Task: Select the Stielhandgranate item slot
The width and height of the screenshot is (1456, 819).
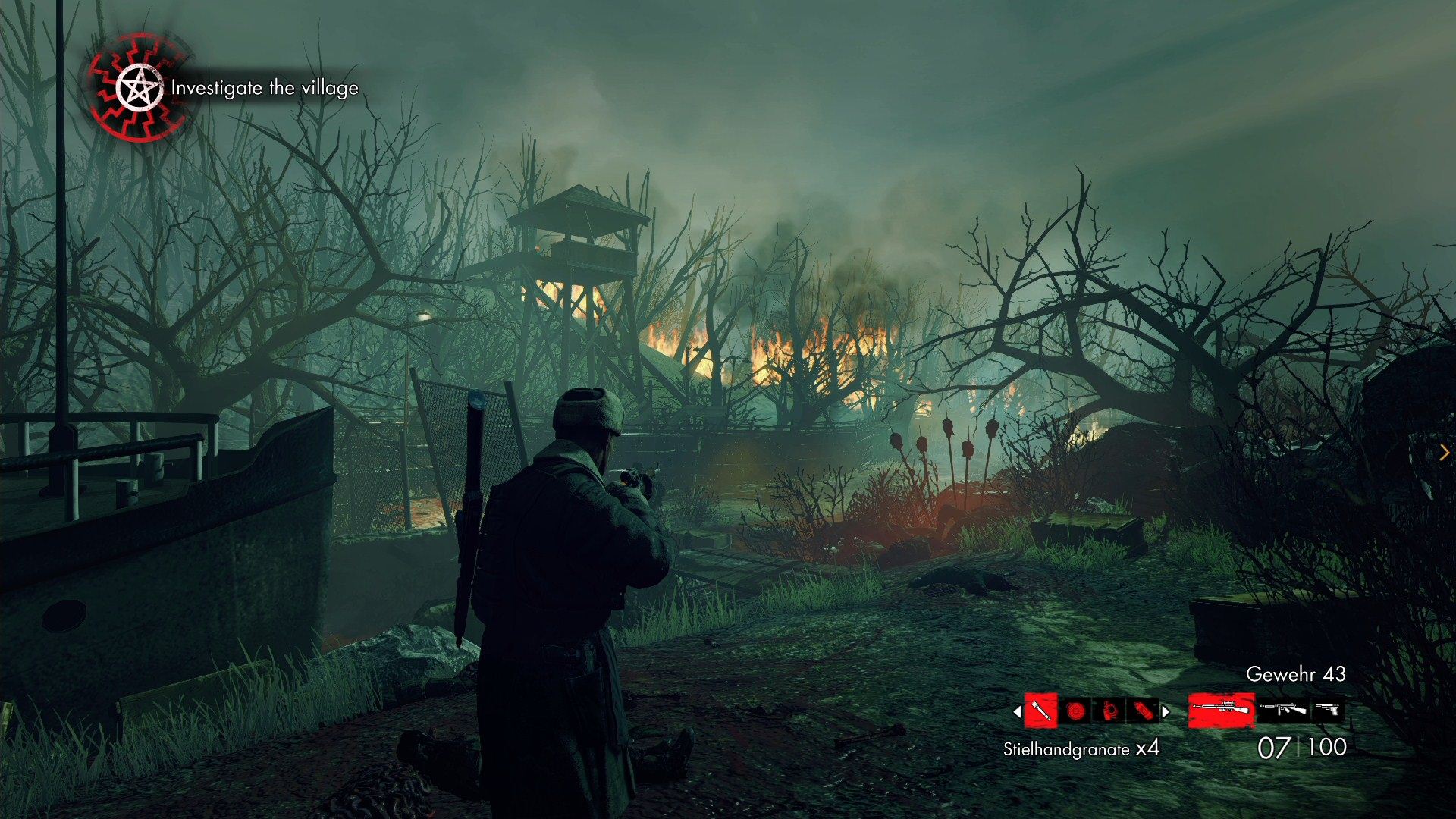Action: [1040, 711]
